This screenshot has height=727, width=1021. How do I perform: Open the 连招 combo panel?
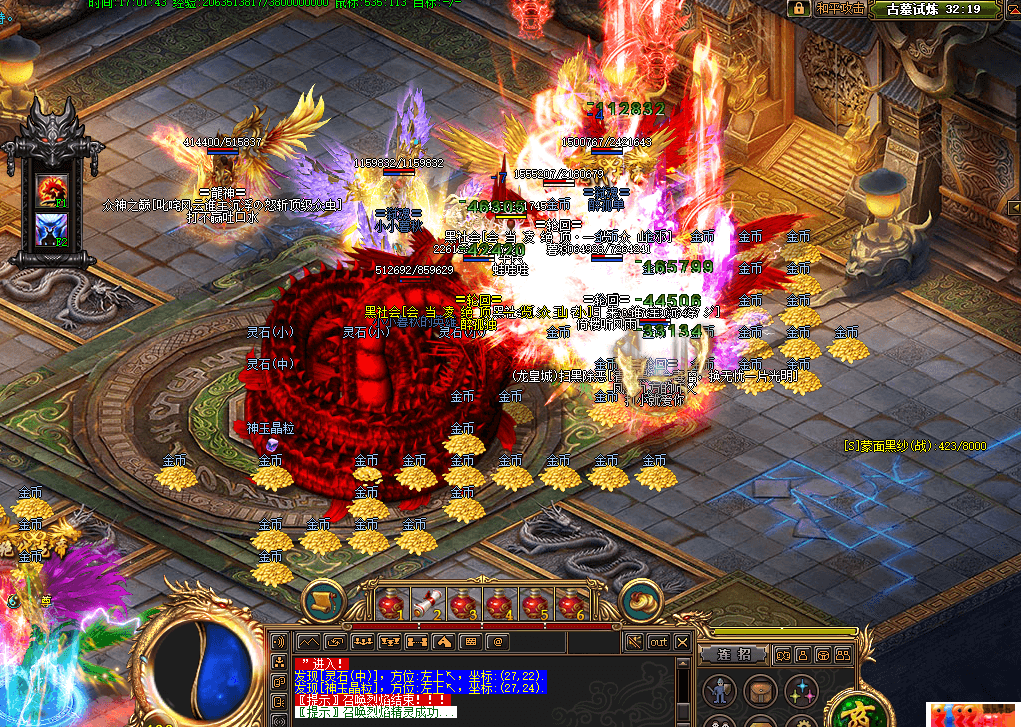coord(733,654)
